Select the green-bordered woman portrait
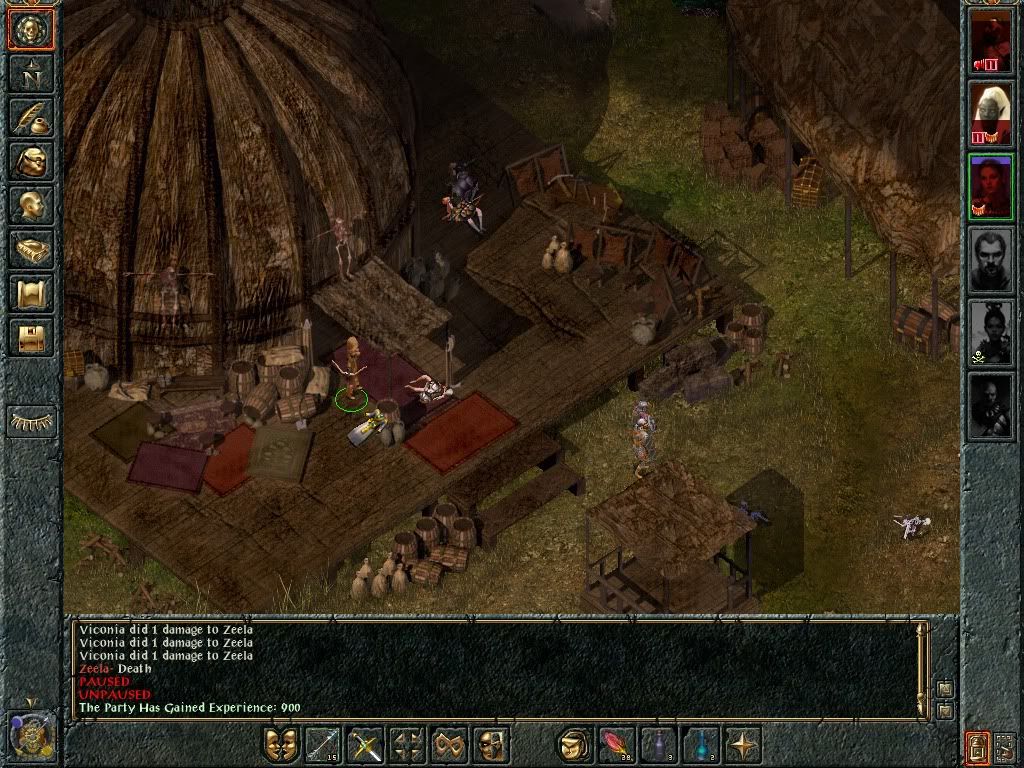 coord(991,186)
